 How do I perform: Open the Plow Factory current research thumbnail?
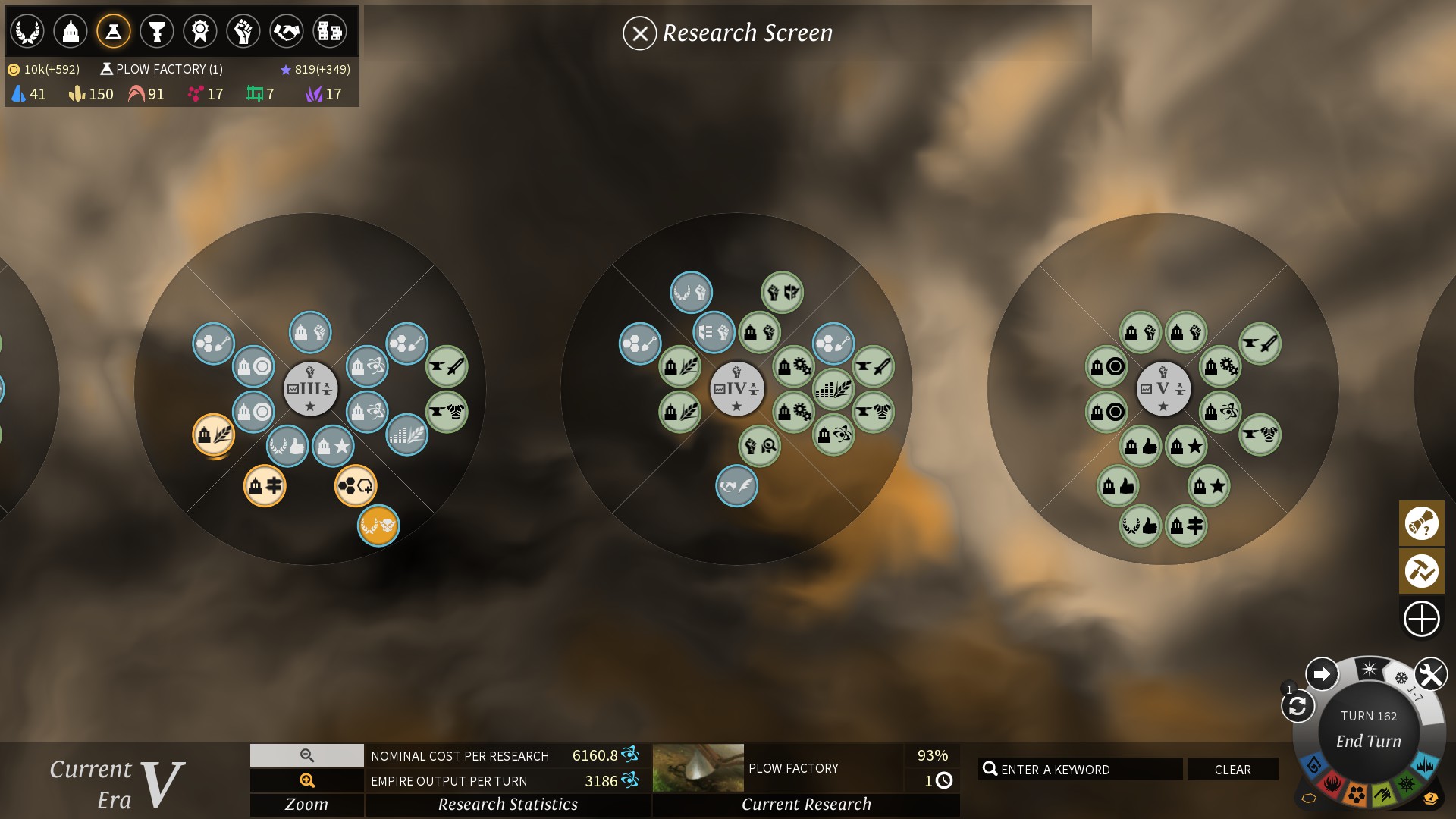pyautogui.click(x=698, y=767)
